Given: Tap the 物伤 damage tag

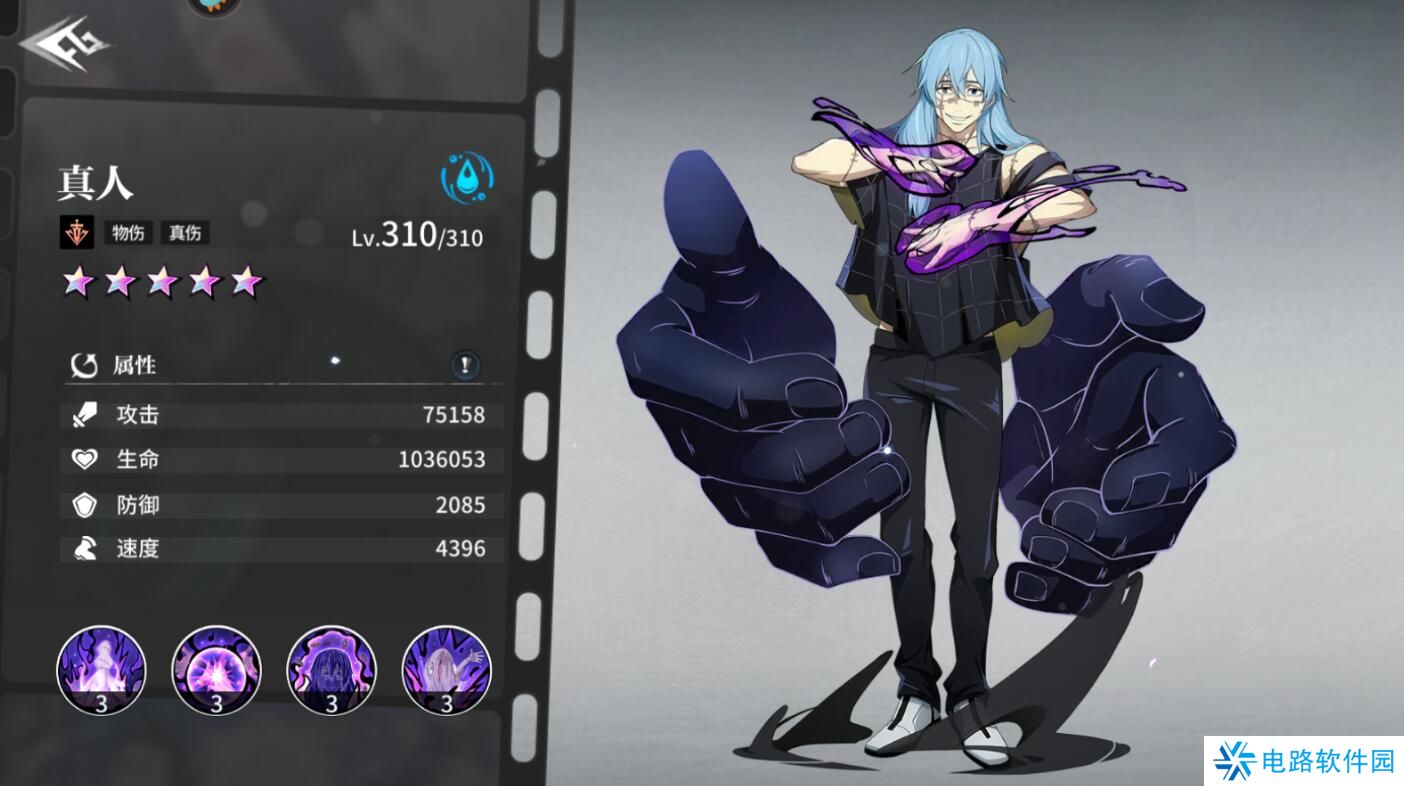Looking at the screenshot, I should coord(128,233).
